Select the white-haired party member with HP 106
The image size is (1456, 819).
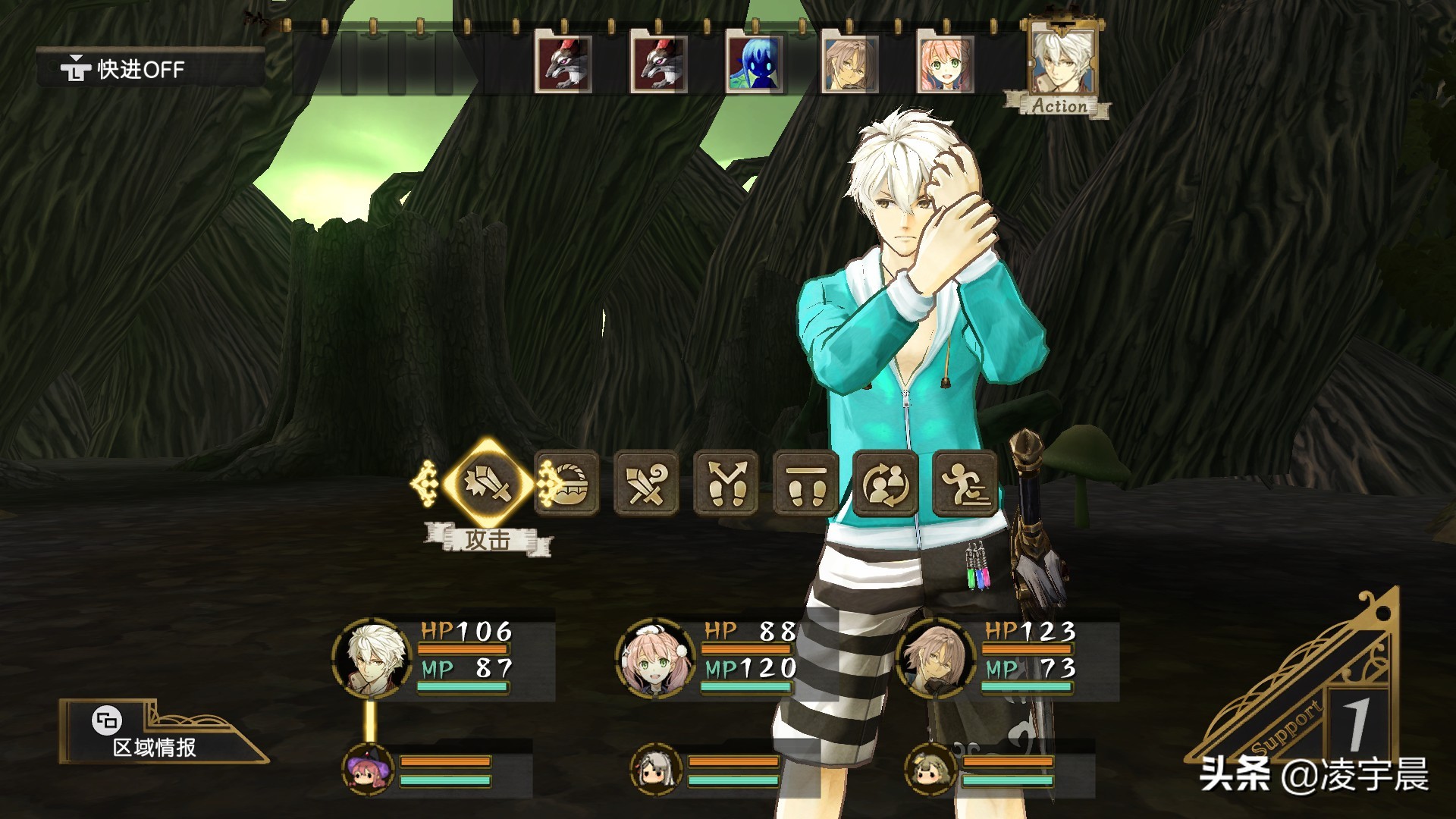tap(372, 657)
